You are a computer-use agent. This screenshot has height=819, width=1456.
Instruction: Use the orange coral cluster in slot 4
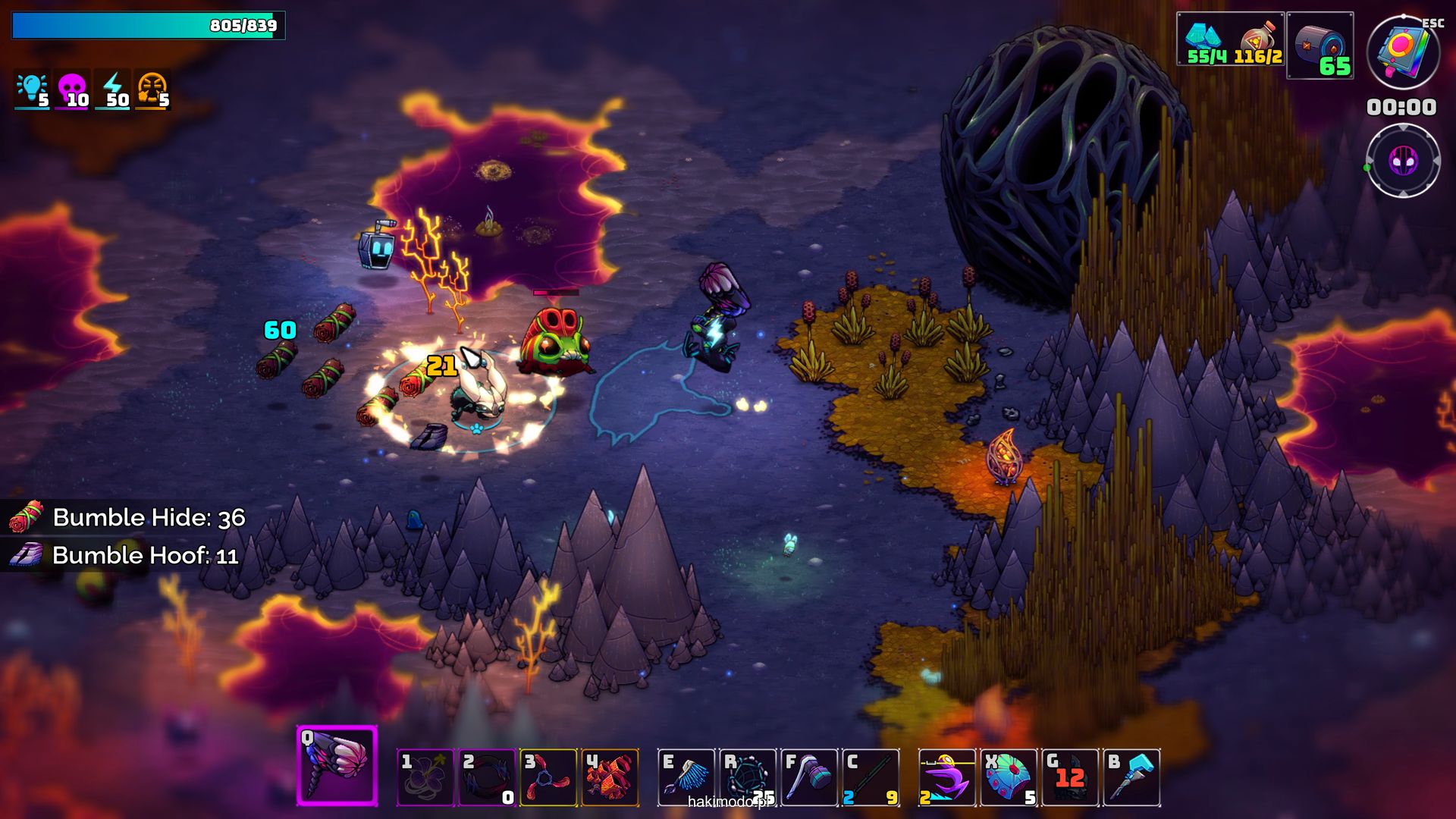click(x=610, y=777)
